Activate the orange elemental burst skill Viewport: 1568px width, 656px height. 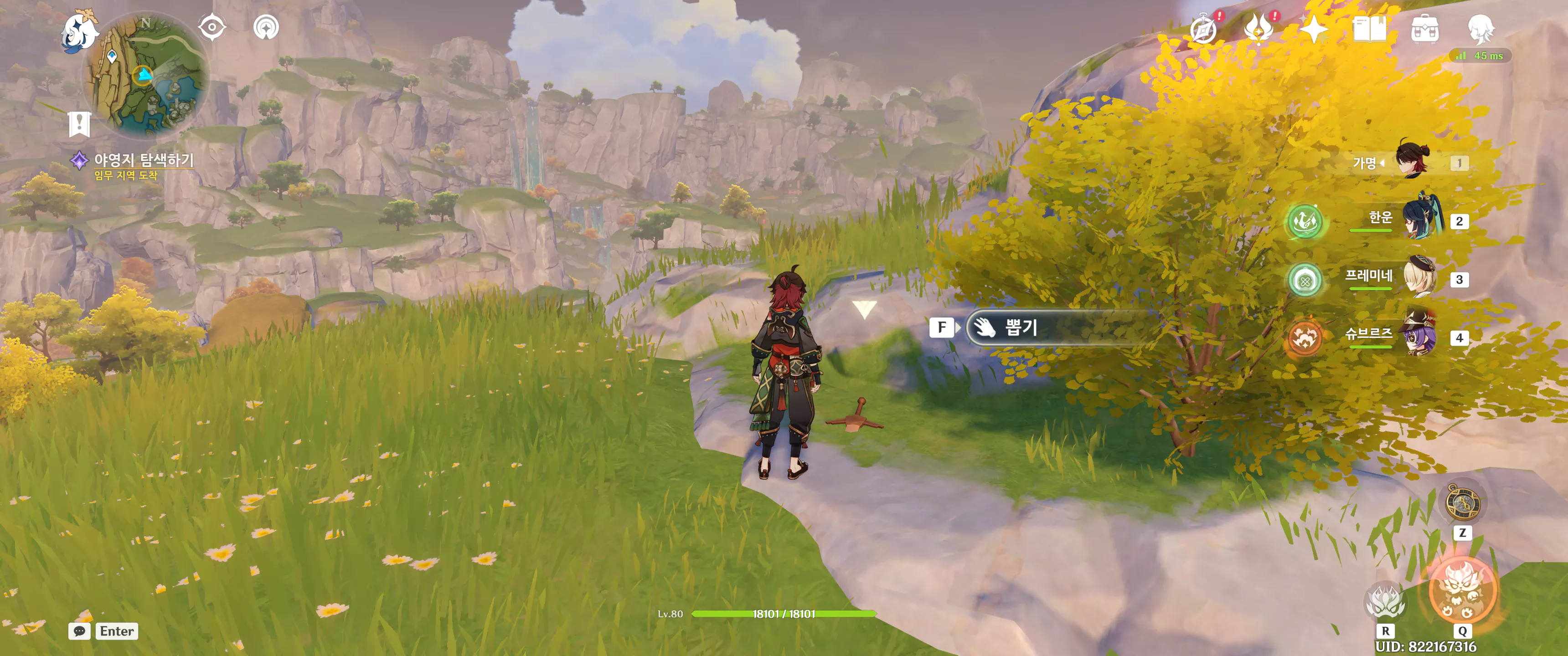(1461, 591)
